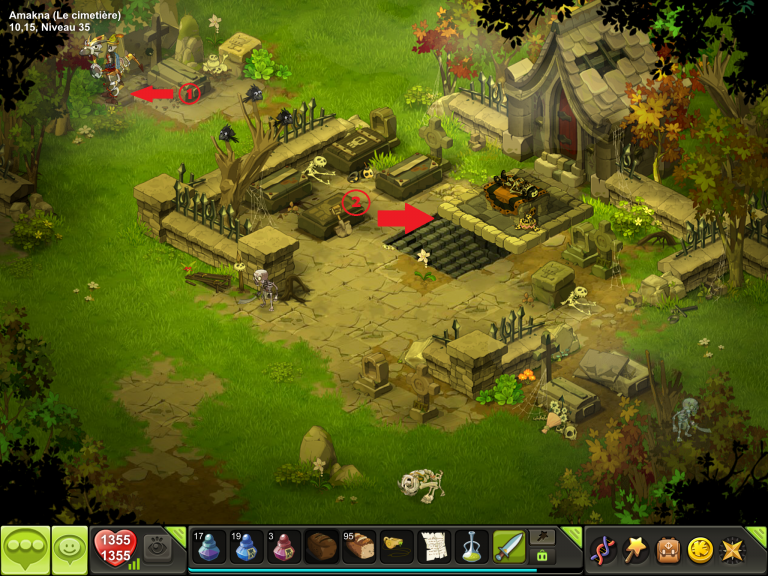Expand the right menu green corner arrow
This screenshot has width=768, height=576.
tap(759, 535)
